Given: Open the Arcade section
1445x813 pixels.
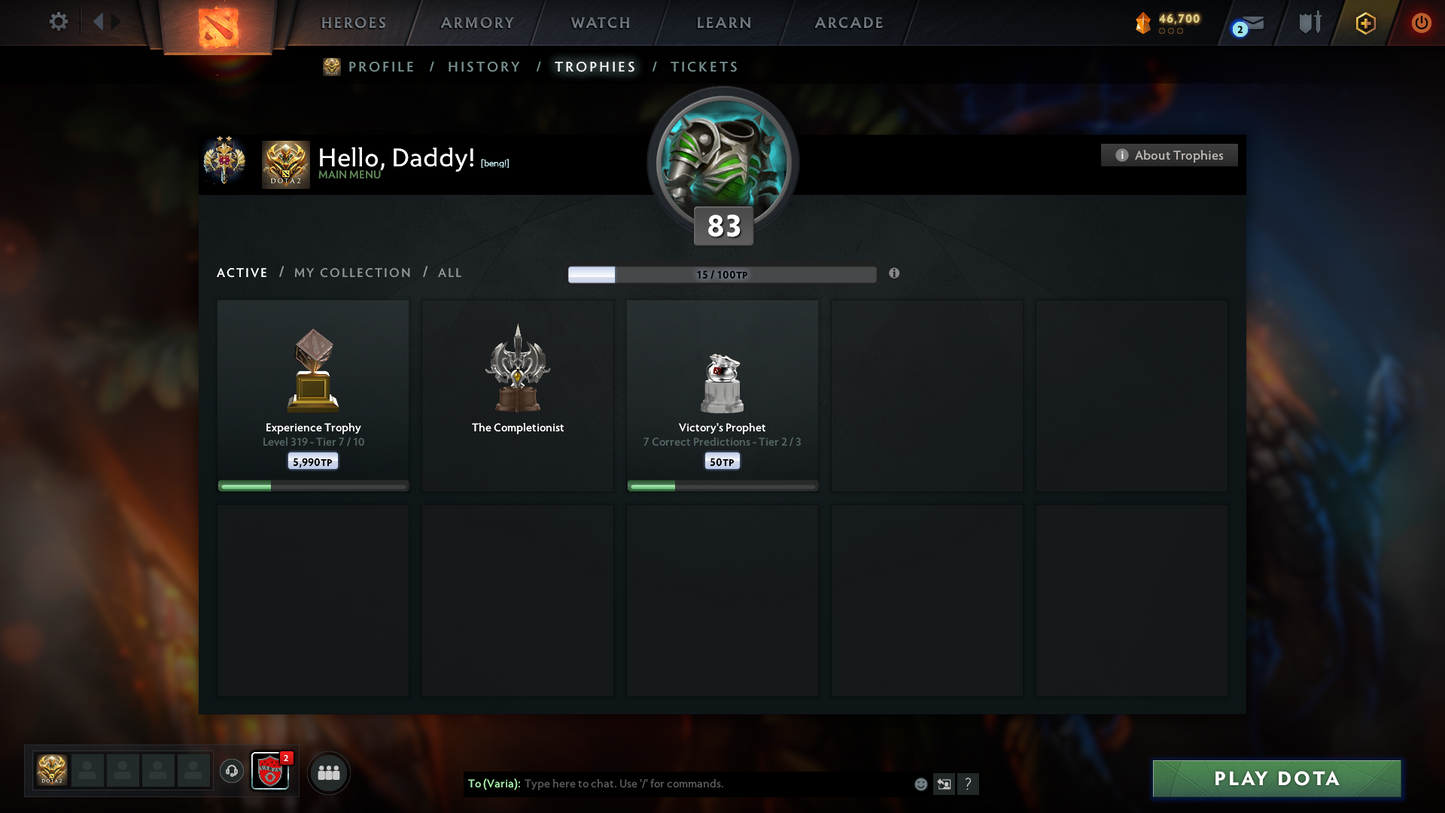Looking at the screenshot, I should pos(849,23).
